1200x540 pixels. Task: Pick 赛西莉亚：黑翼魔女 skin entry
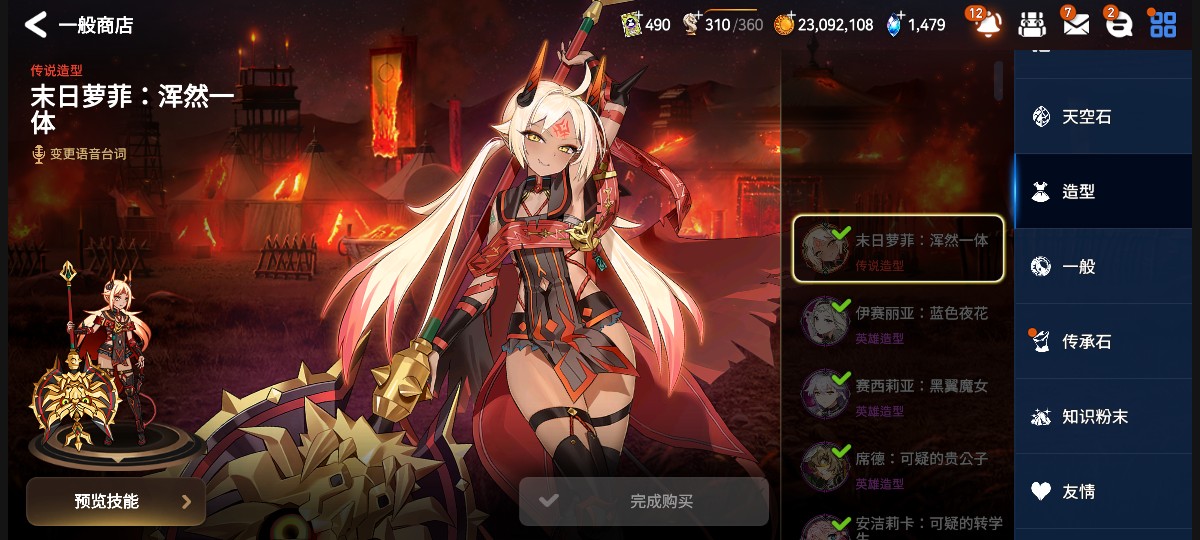[x=898, y=393]
